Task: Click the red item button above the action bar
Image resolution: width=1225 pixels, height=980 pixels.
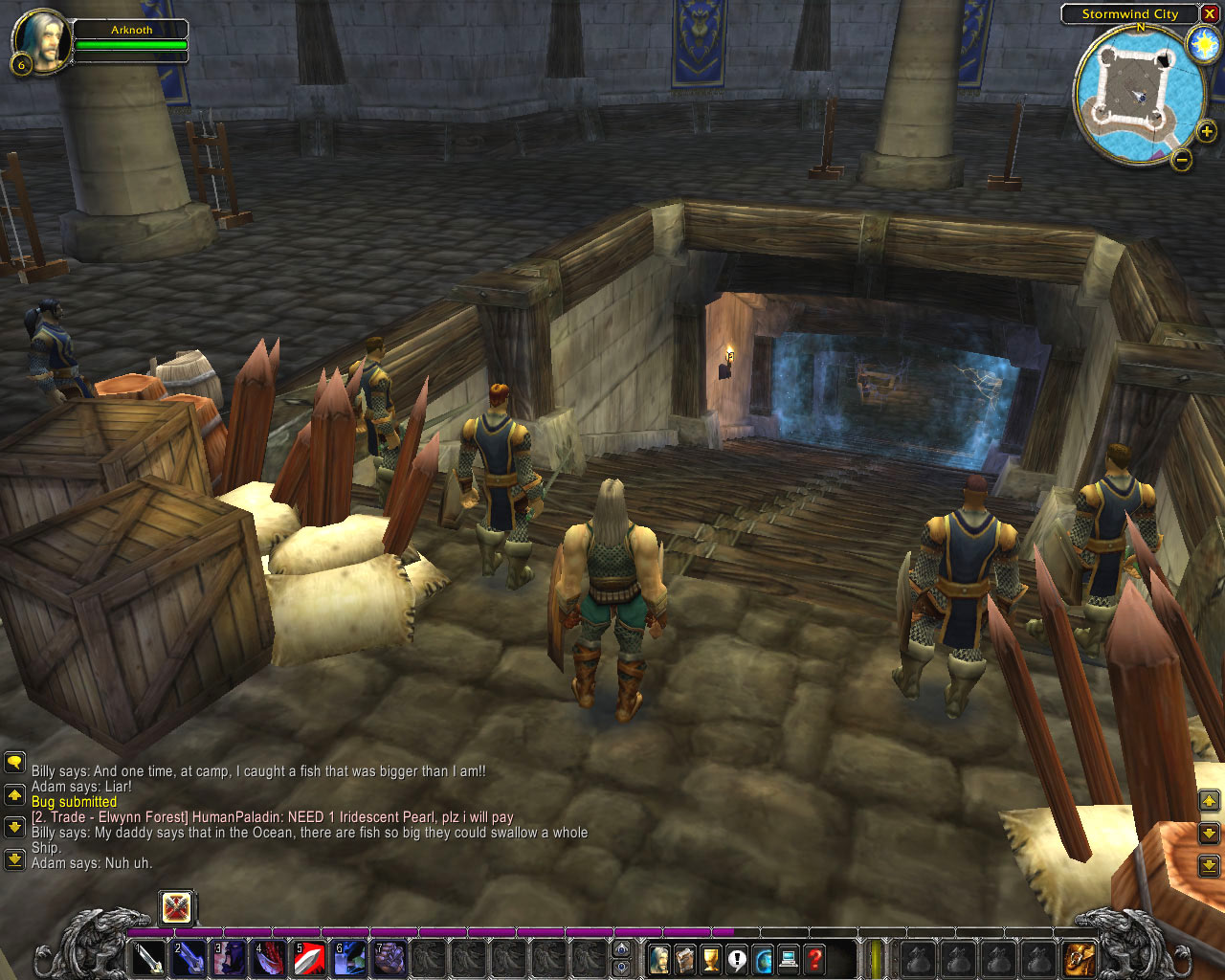Action: [x=177, y=906]
